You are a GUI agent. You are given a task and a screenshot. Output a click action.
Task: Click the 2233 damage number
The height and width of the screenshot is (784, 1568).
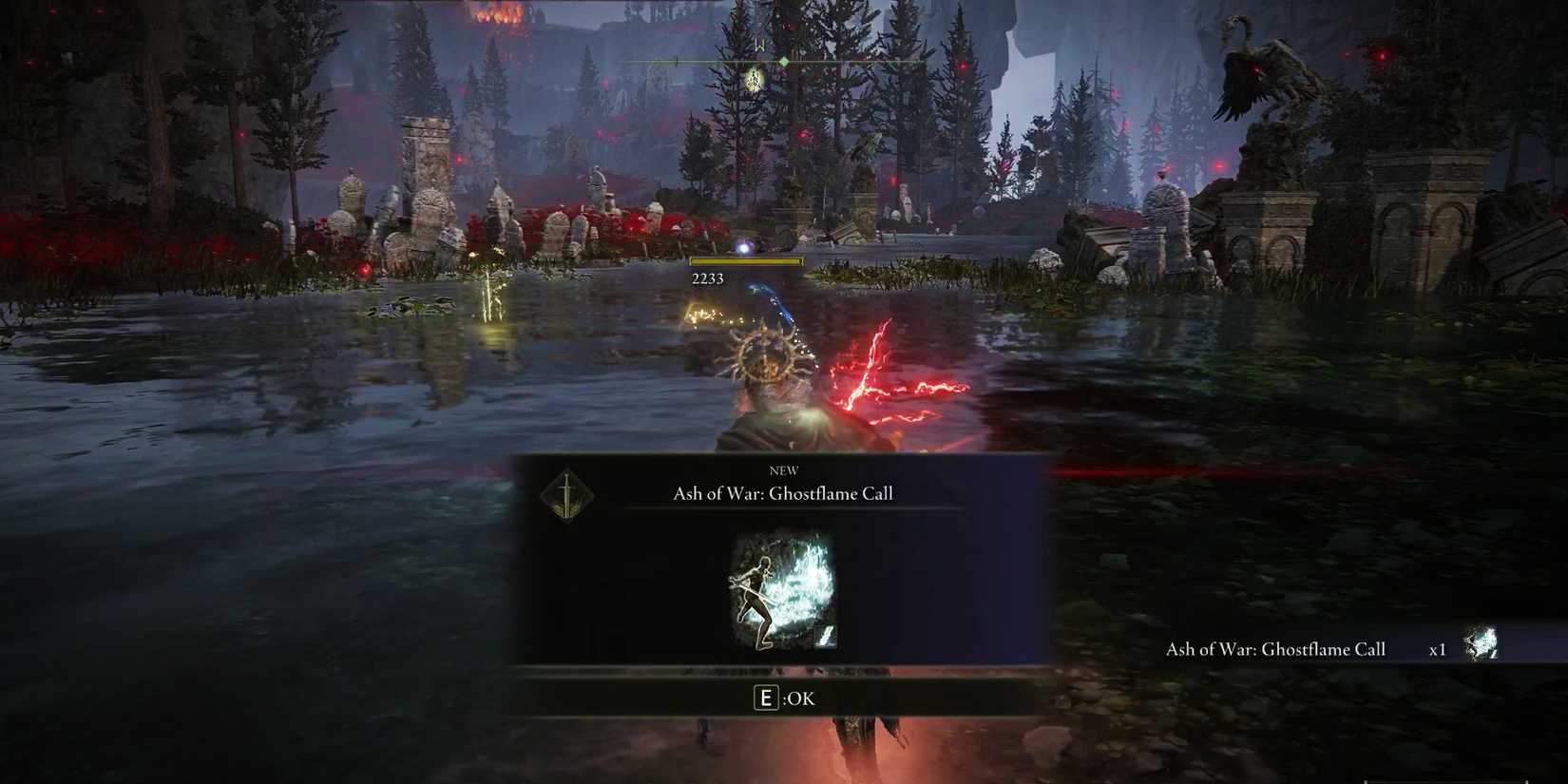pos(707,277)
